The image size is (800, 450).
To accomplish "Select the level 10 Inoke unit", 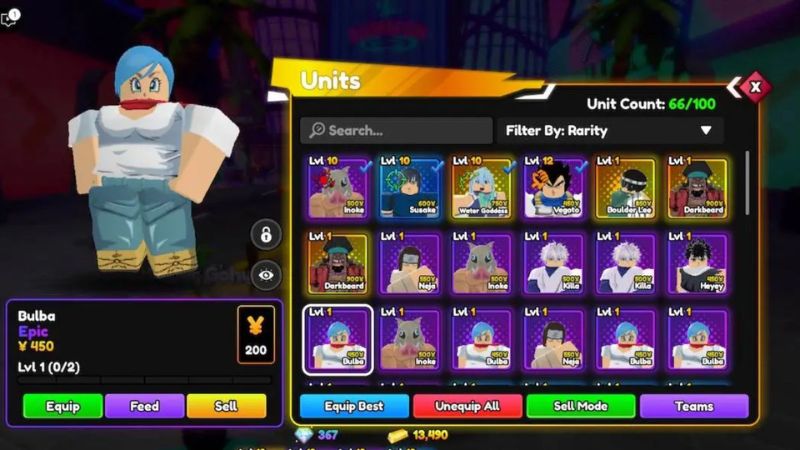I will tap(337, 187).
